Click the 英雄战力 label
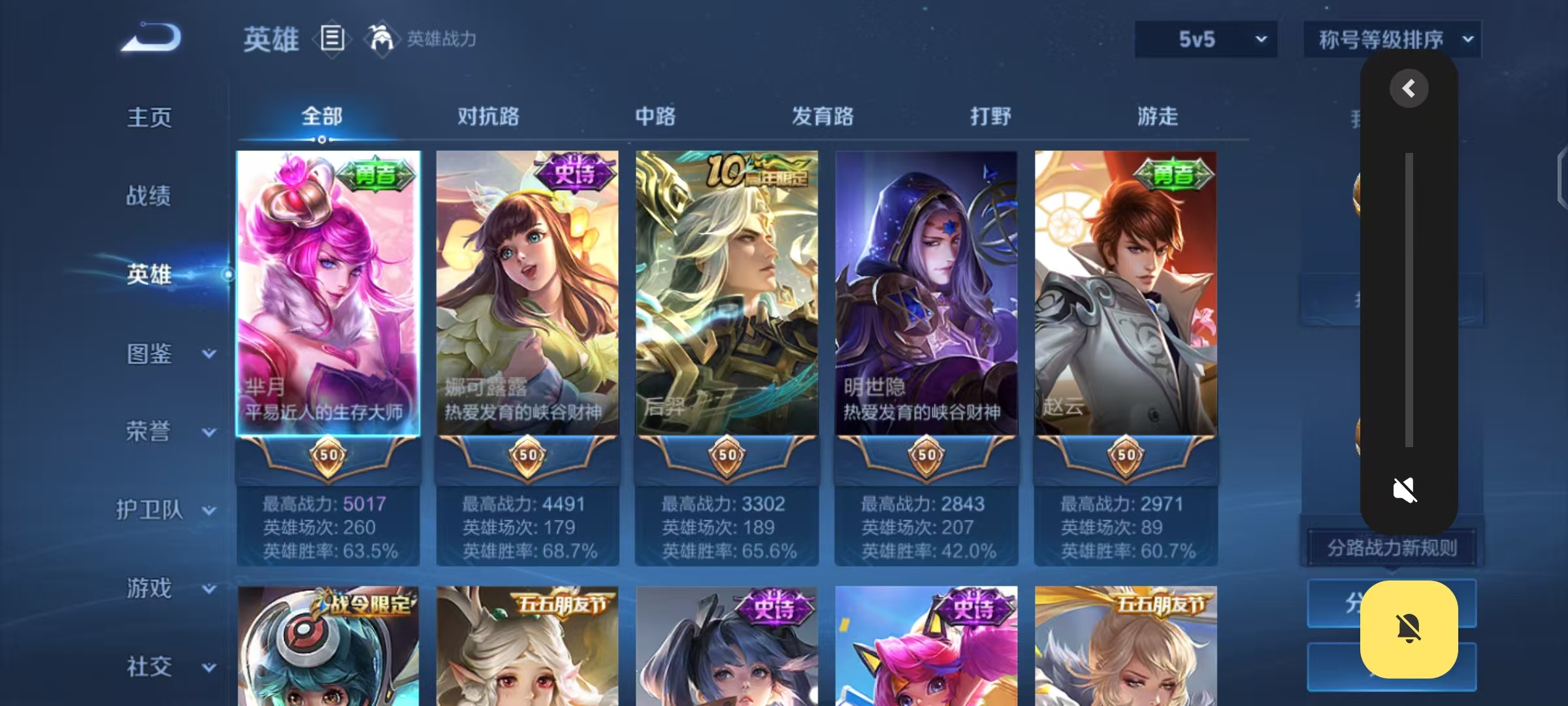This screenshot has width=1568, height=706. pos(440,39)
